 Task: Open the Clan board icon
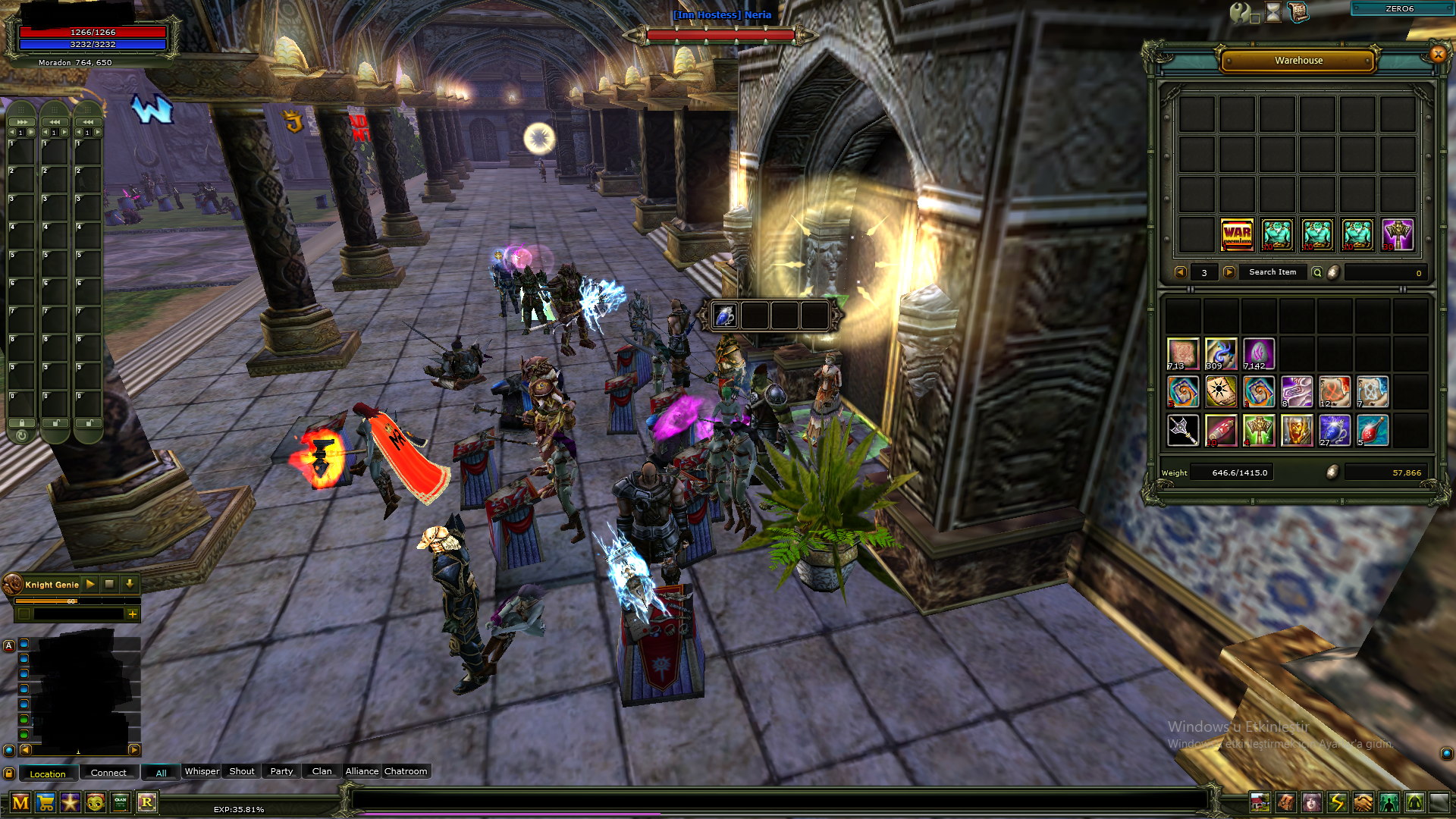point(118,802)
